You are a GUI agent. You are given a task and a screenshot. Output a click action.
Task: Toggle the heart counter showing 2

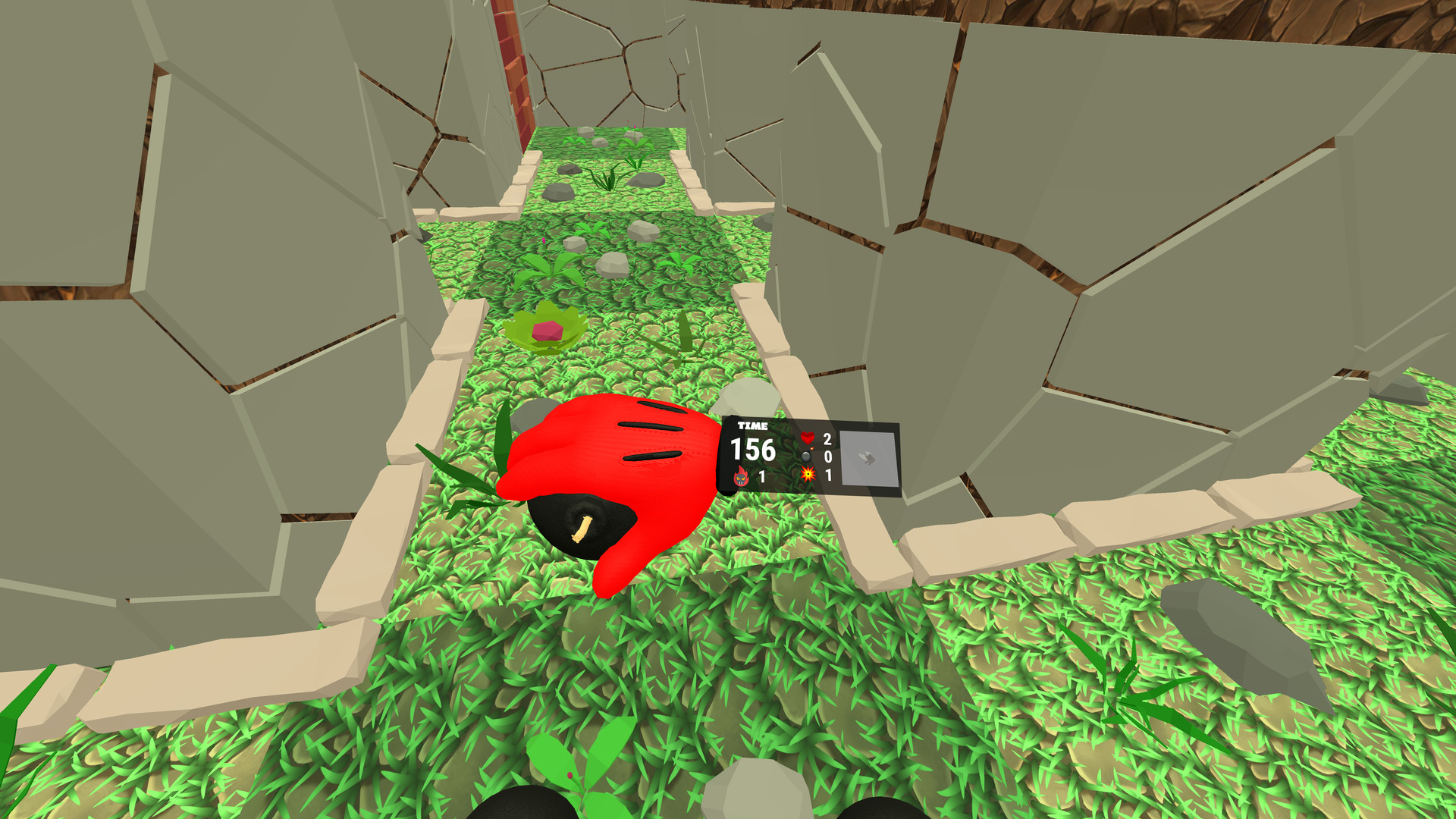point(827,439)
